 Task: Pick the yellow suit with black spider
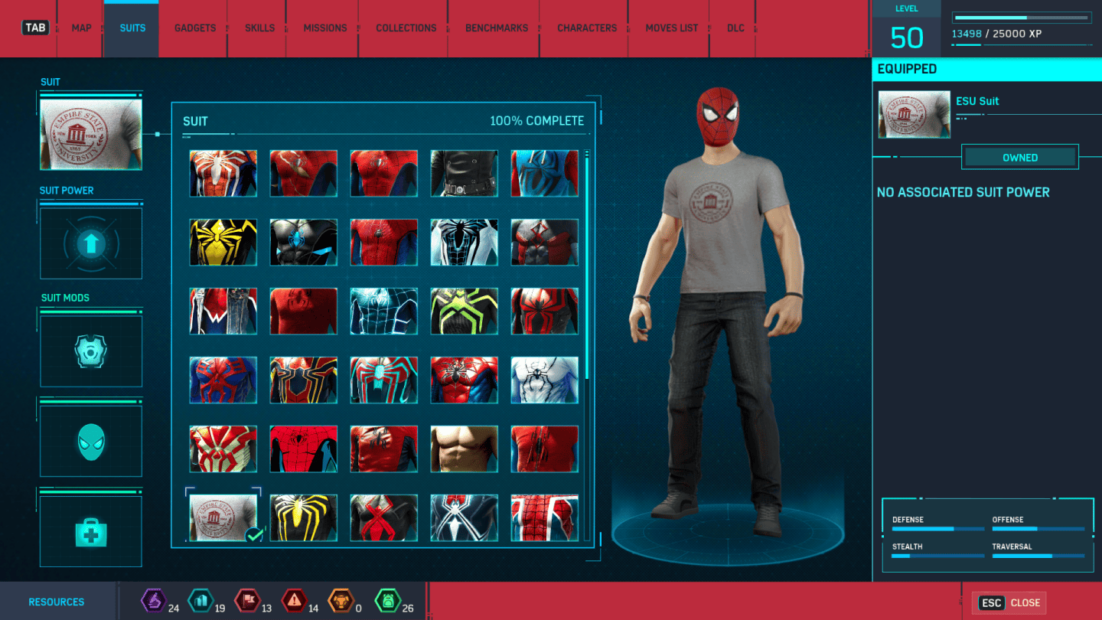point(223,242)
